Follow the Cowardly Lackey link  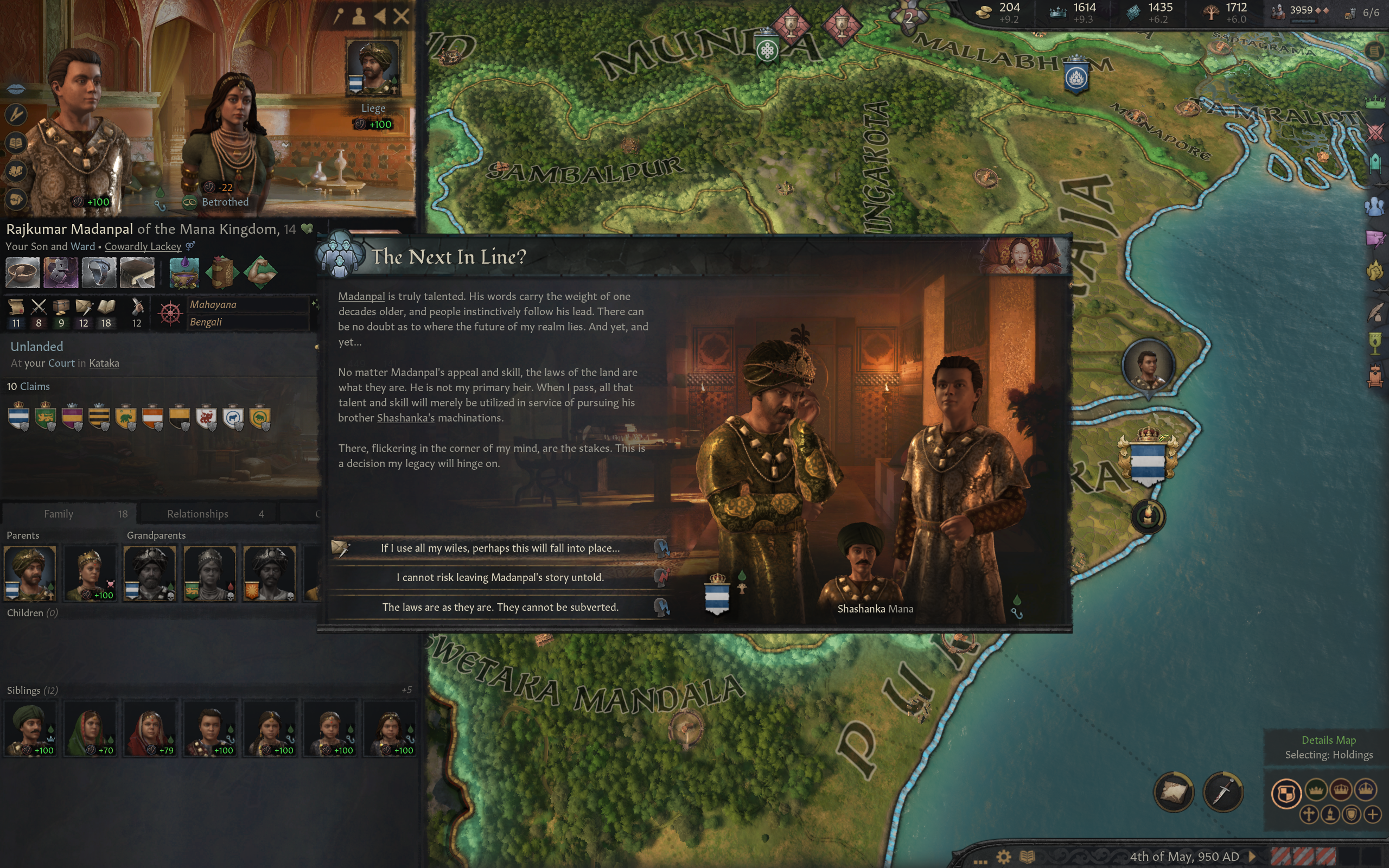pyautogui.click(x=142, y=246)
